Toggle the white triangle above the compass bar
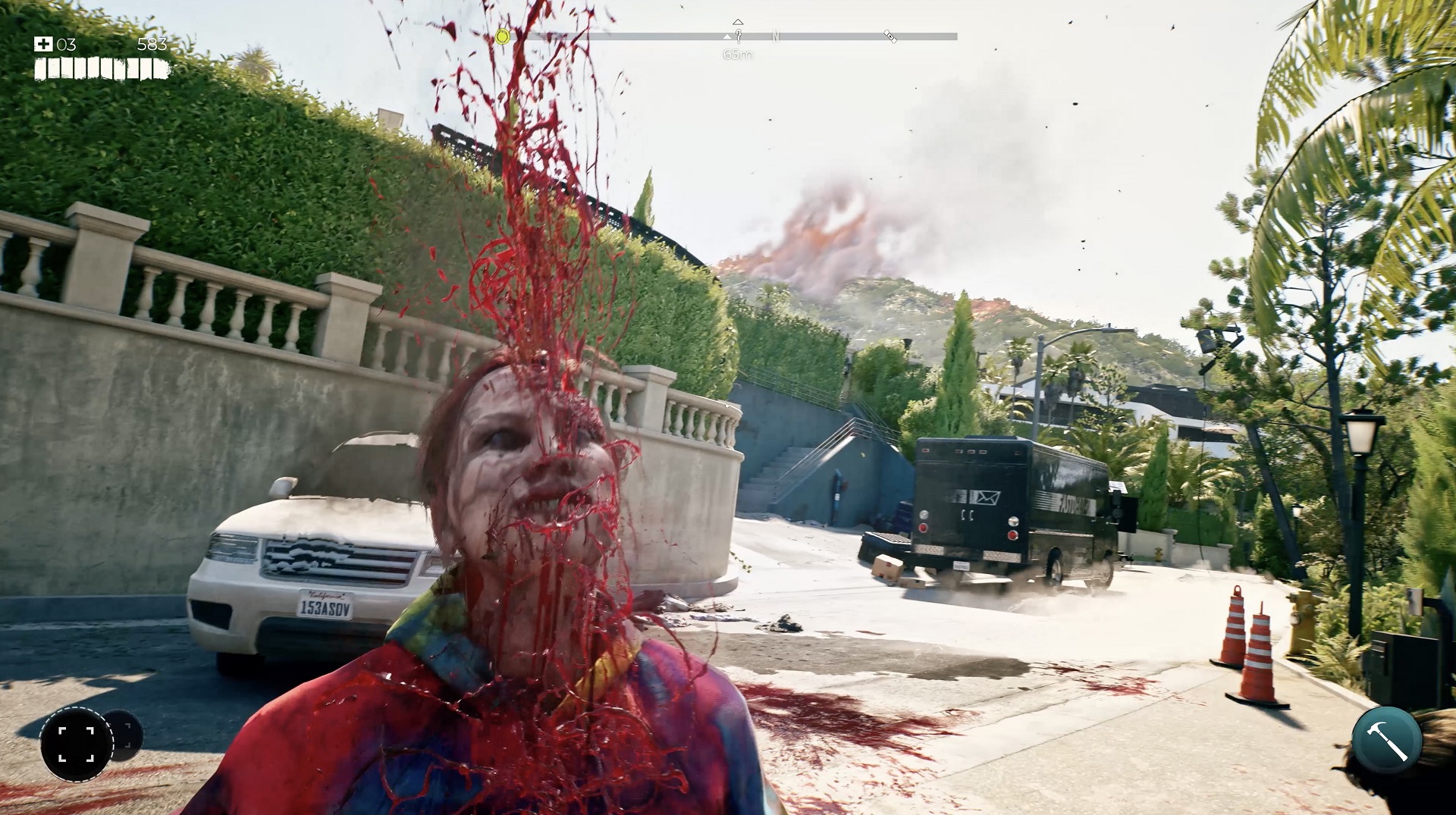This screenshot has height=815, width=1456. tap(738, 20)
